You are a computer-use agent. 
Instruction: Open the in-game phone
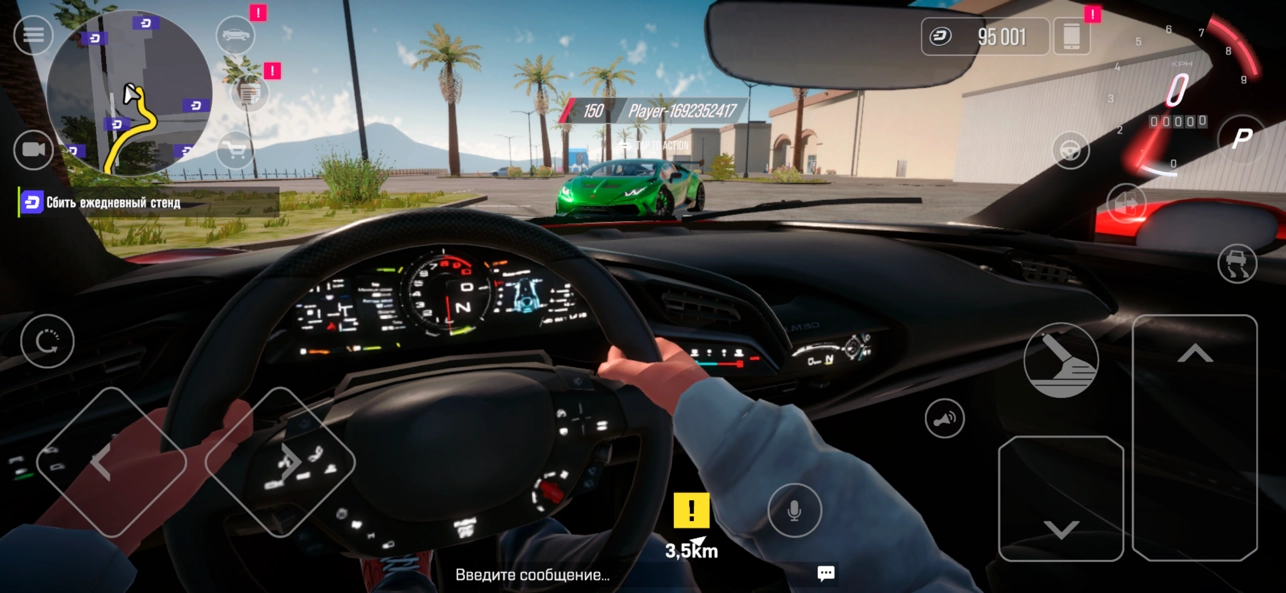point(1071,37)
